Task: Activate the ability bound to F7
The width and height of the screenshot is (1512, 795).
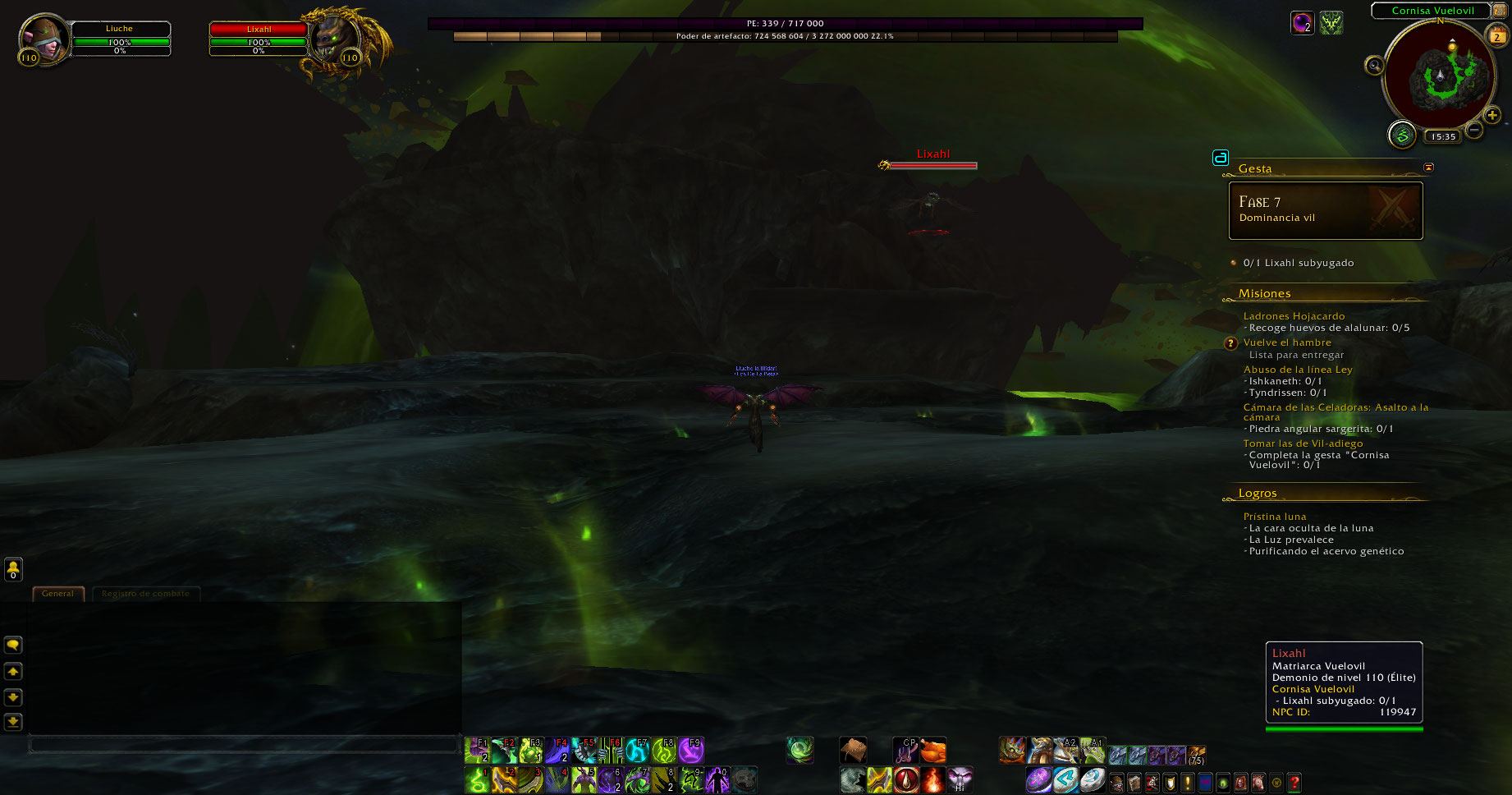Action: pyautogui.click(x=638, y=751)
